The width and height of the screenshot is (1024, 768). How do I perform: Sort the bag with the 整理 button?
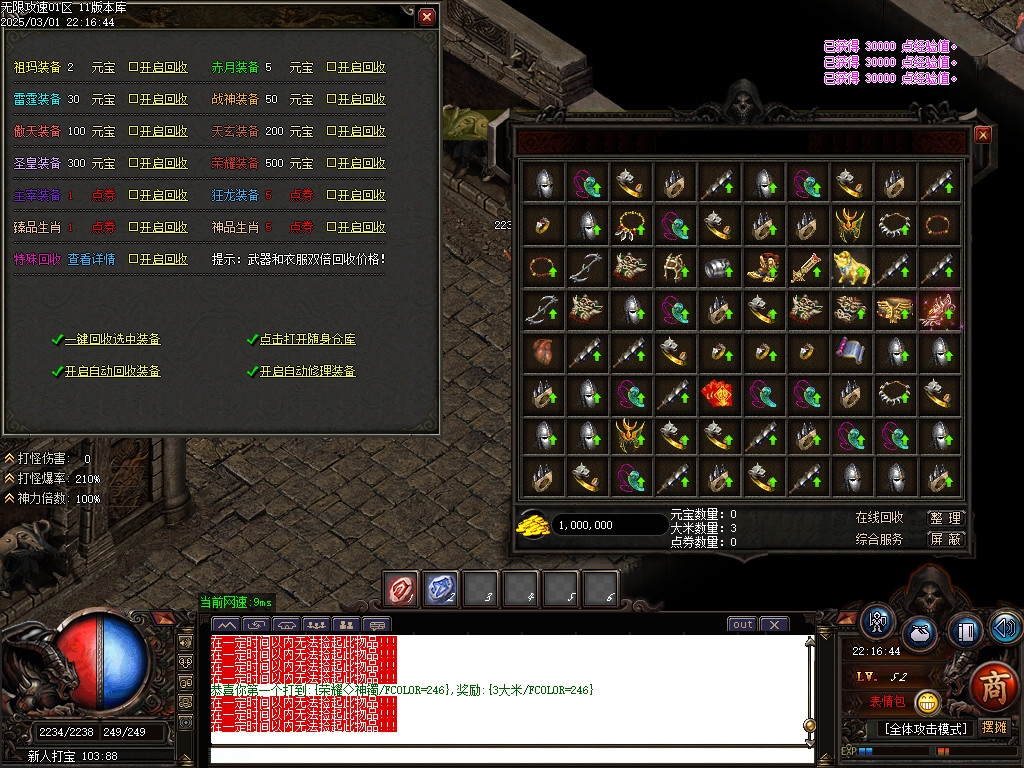(x=945, y=518)
